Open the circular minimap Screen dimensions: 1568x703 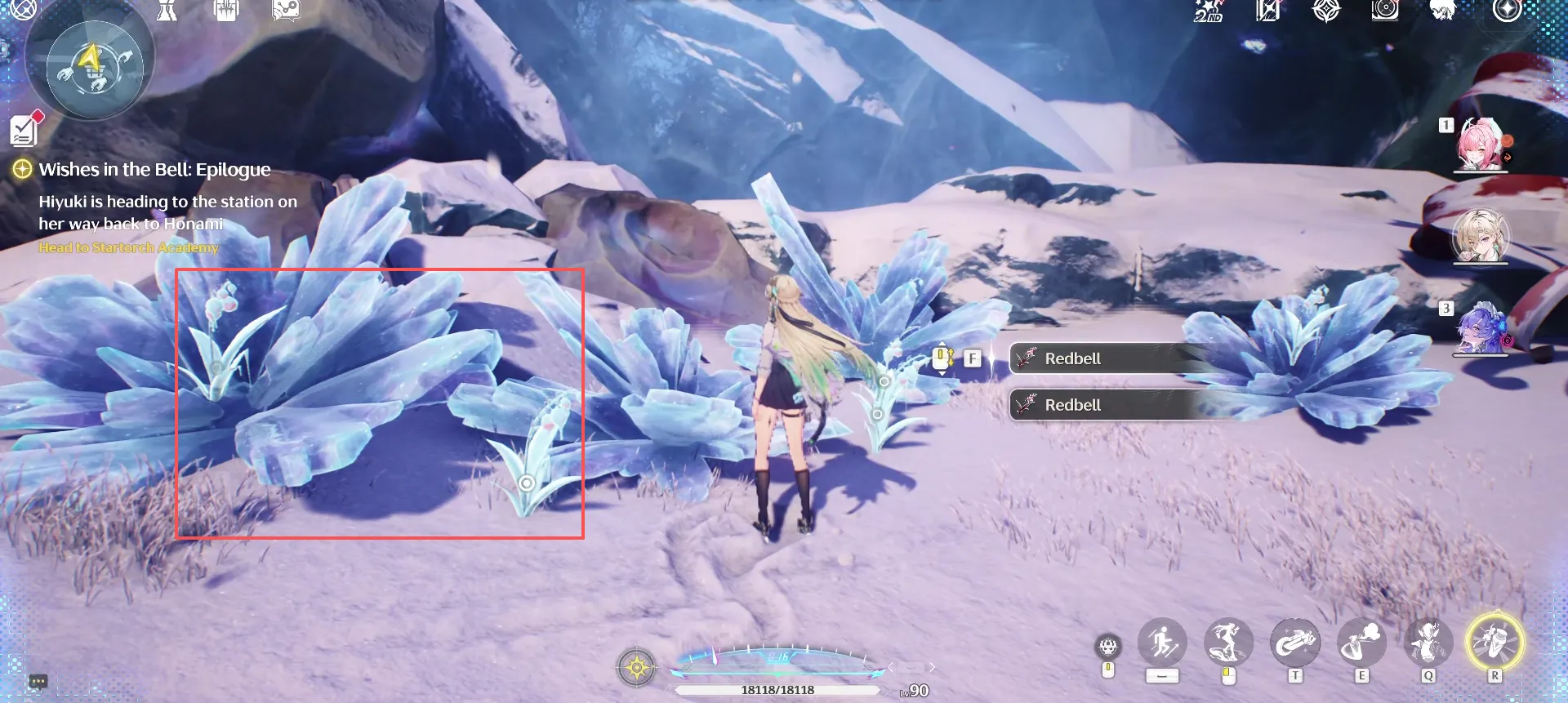click(x=90, y=67)
